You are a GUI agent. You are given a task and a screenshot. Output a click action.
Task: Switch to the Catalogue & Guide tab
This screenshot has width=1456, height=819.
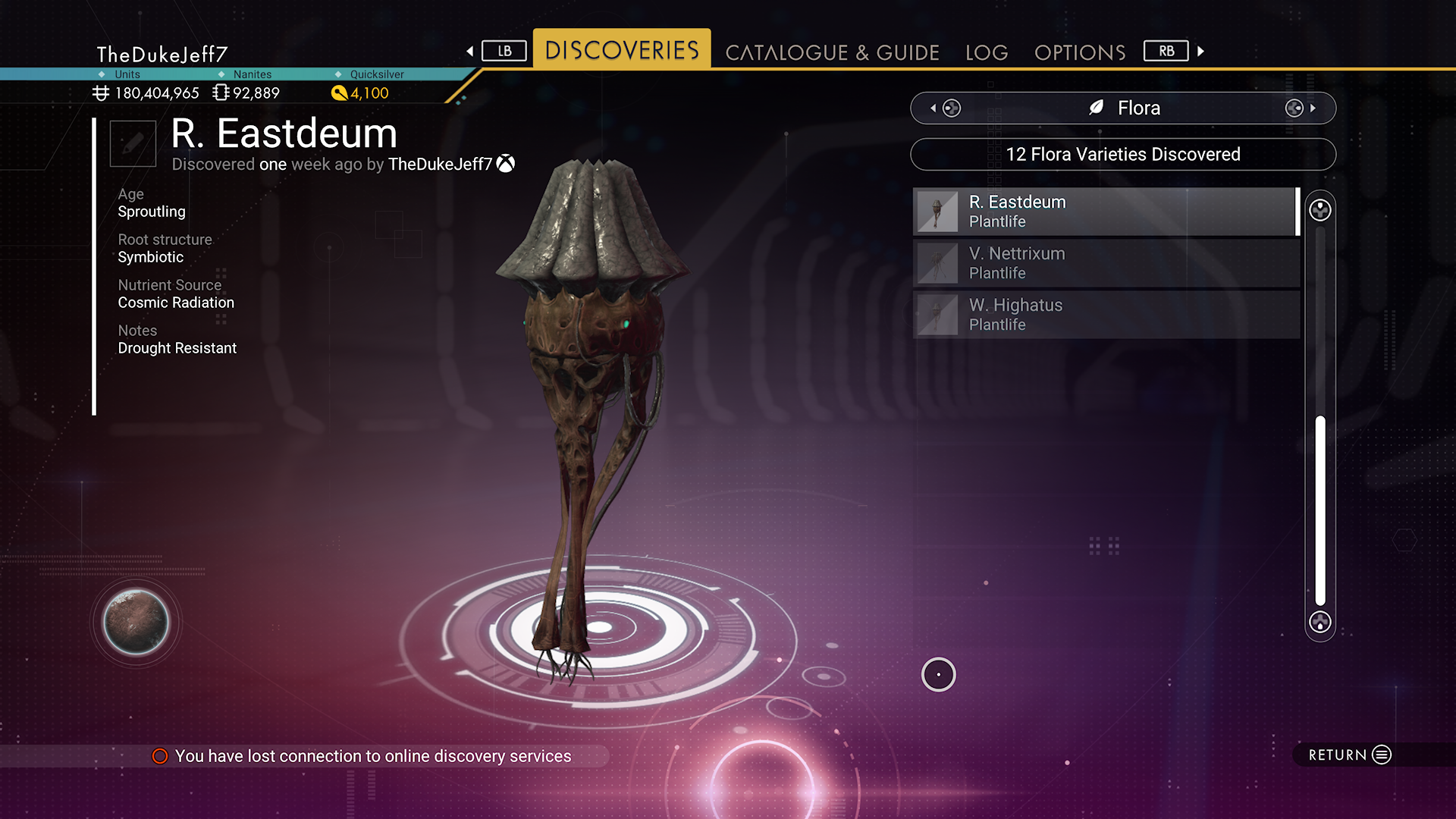832,52
